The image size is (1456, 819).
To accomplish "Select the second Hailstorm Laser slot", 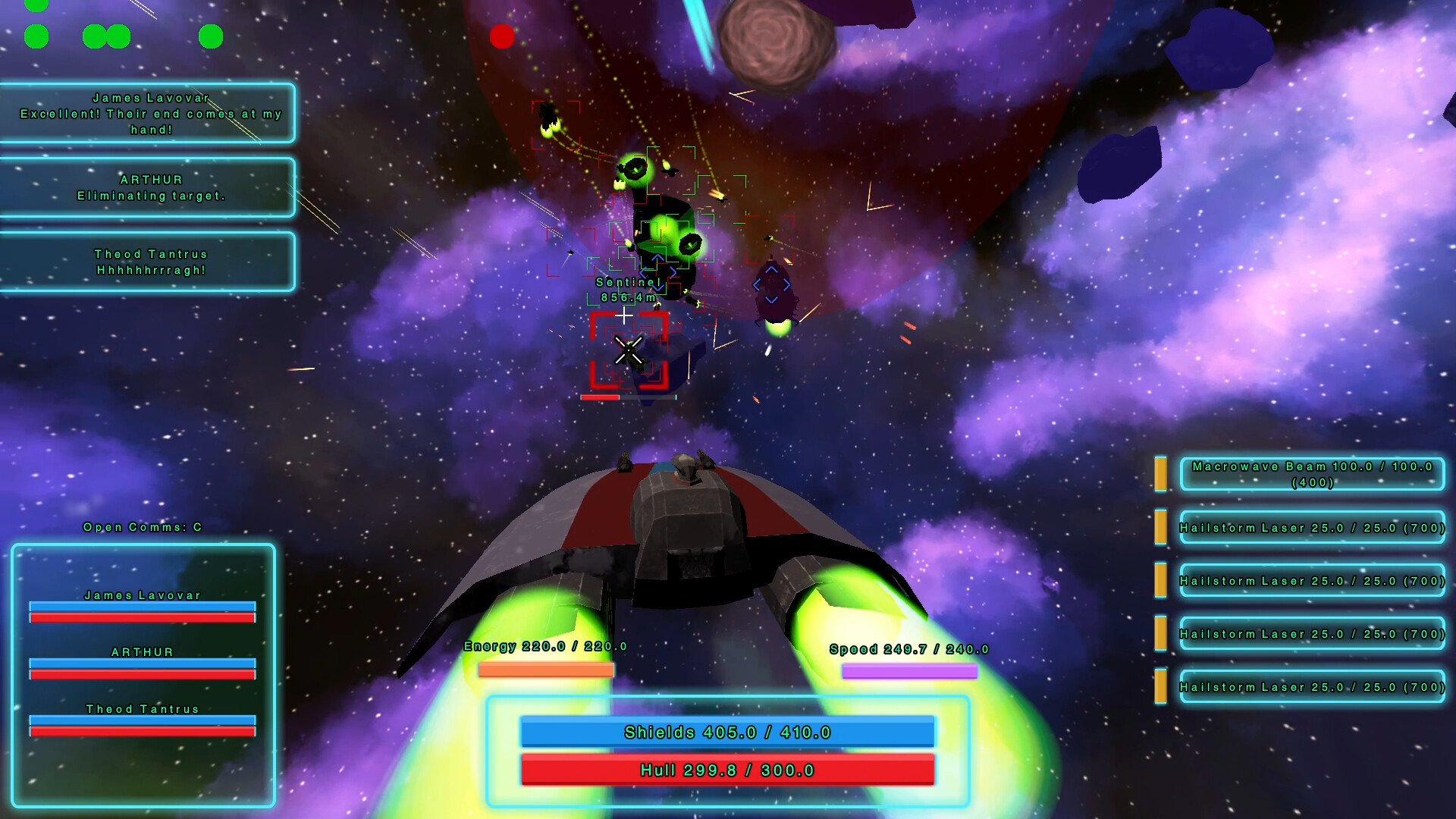I will click(x=1313, y=581).
